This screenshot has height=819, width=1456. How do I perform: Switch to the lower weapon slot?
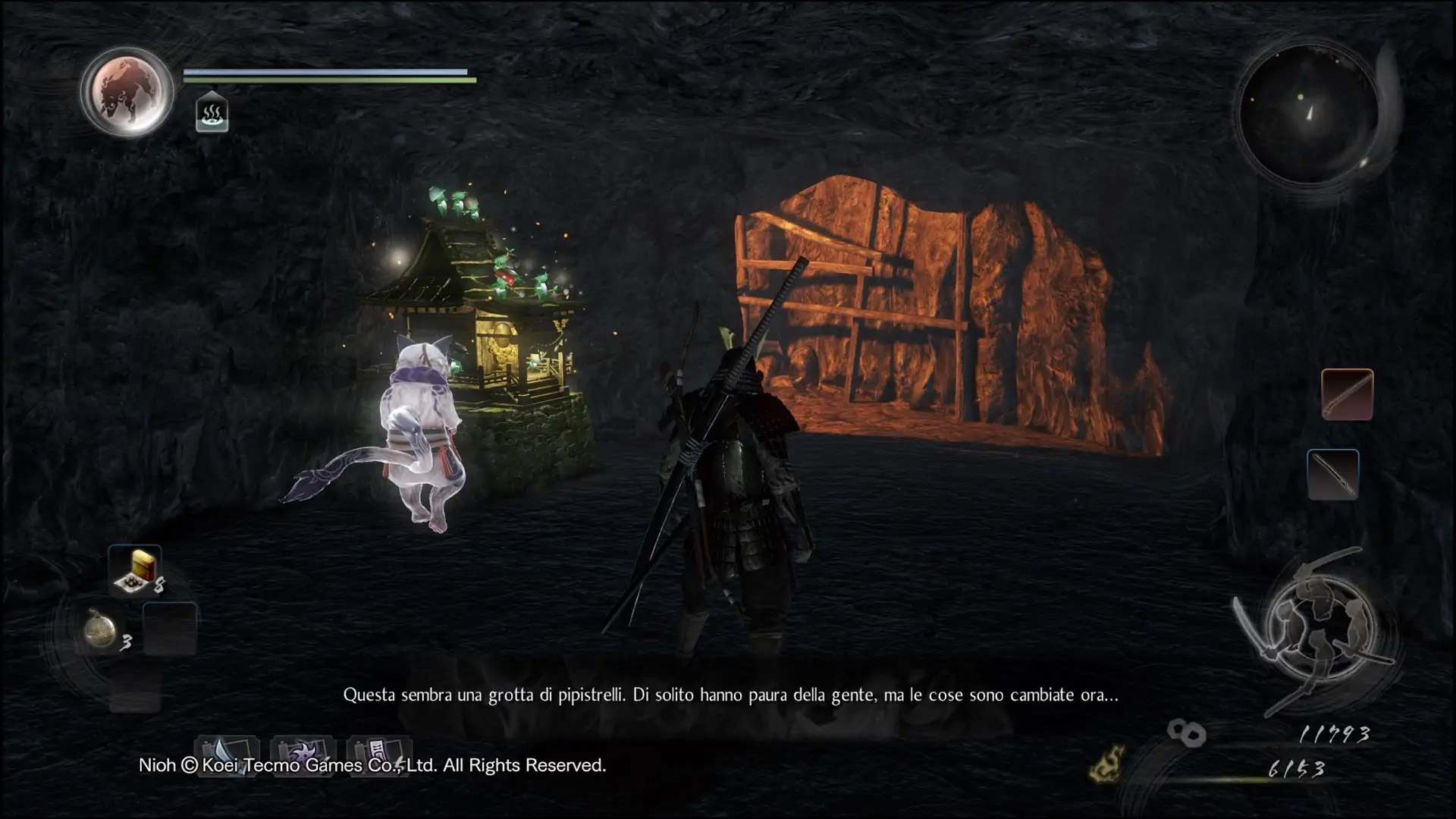[1332, 475]
